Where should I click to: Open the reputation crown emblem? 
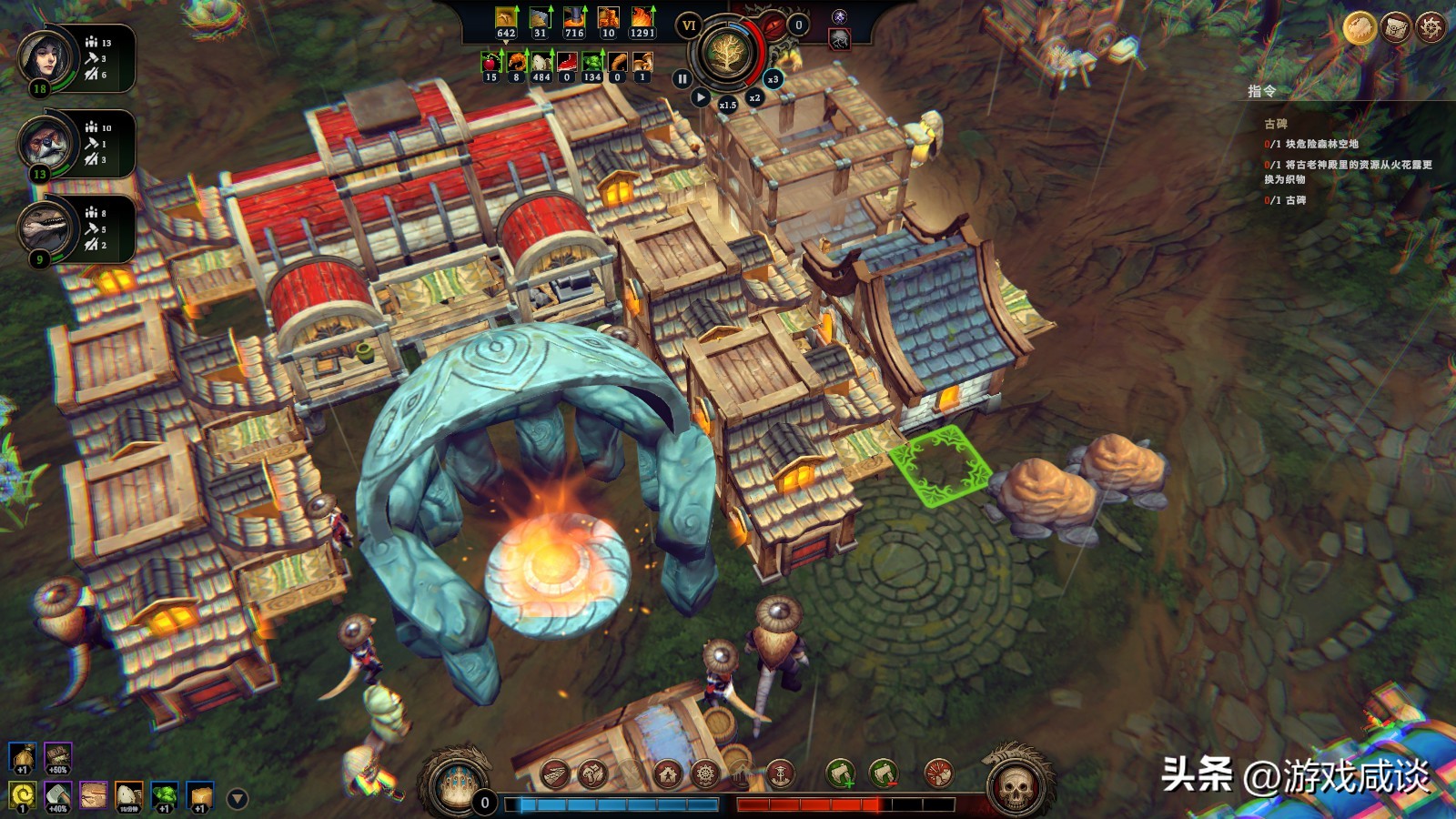point(456,784)
